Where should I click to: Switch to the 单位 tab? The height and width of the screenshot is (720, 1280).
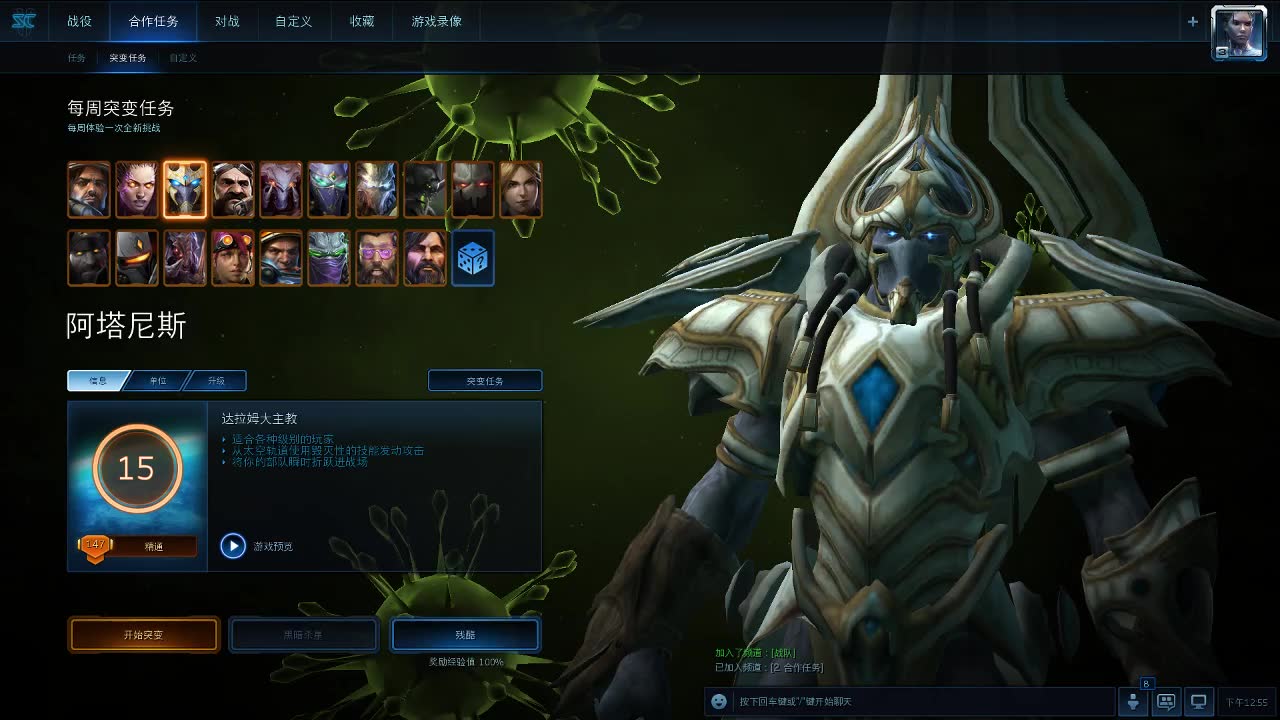tap(158, 381)
